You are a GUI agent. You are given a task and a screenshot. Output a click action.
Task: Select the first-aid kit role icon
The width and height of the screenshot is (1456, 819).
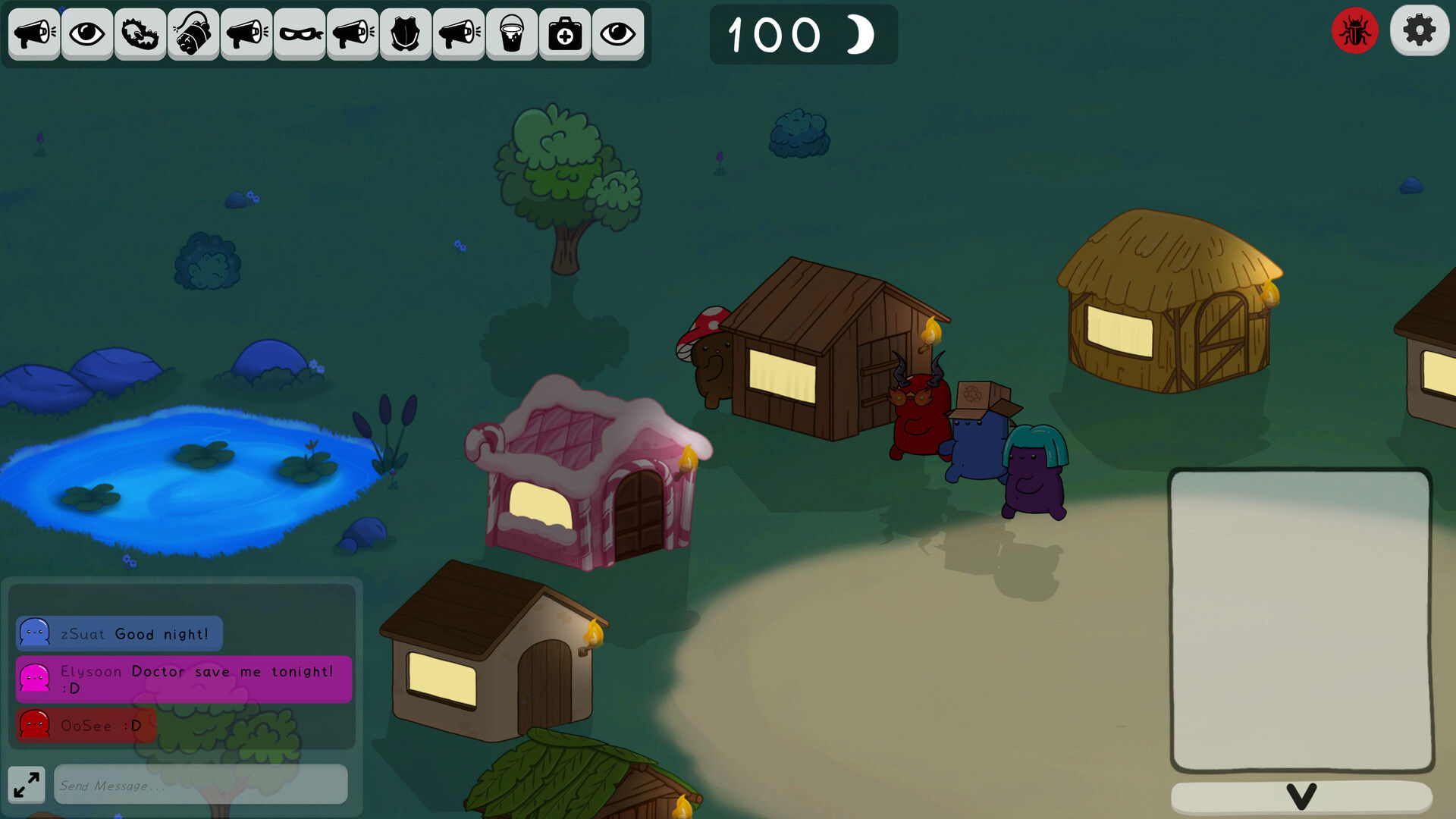click(x=565, y=34)
